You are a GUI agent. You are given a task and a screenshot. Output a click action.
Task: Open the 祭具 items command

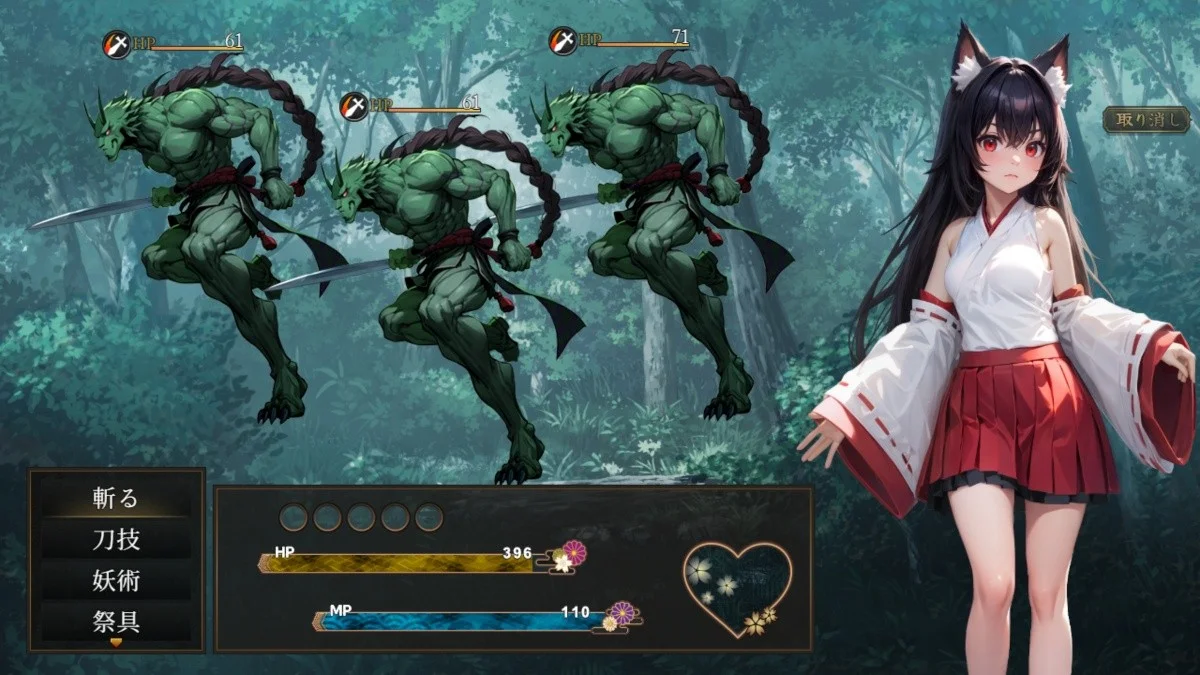coord(115,622)
